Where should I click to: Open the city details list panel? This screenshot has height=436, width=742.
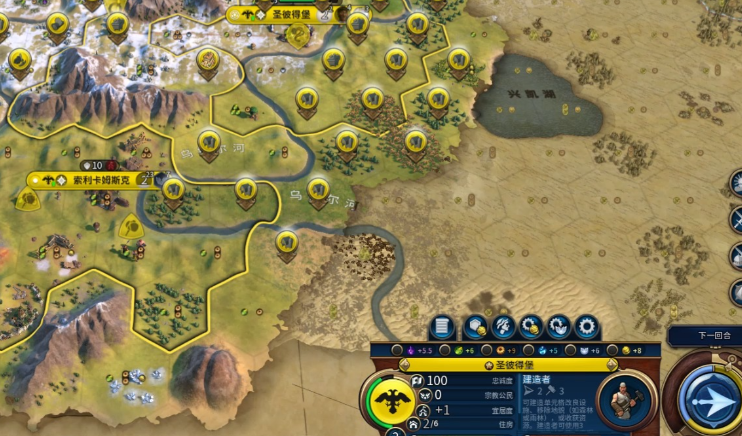tap(442, 327)
